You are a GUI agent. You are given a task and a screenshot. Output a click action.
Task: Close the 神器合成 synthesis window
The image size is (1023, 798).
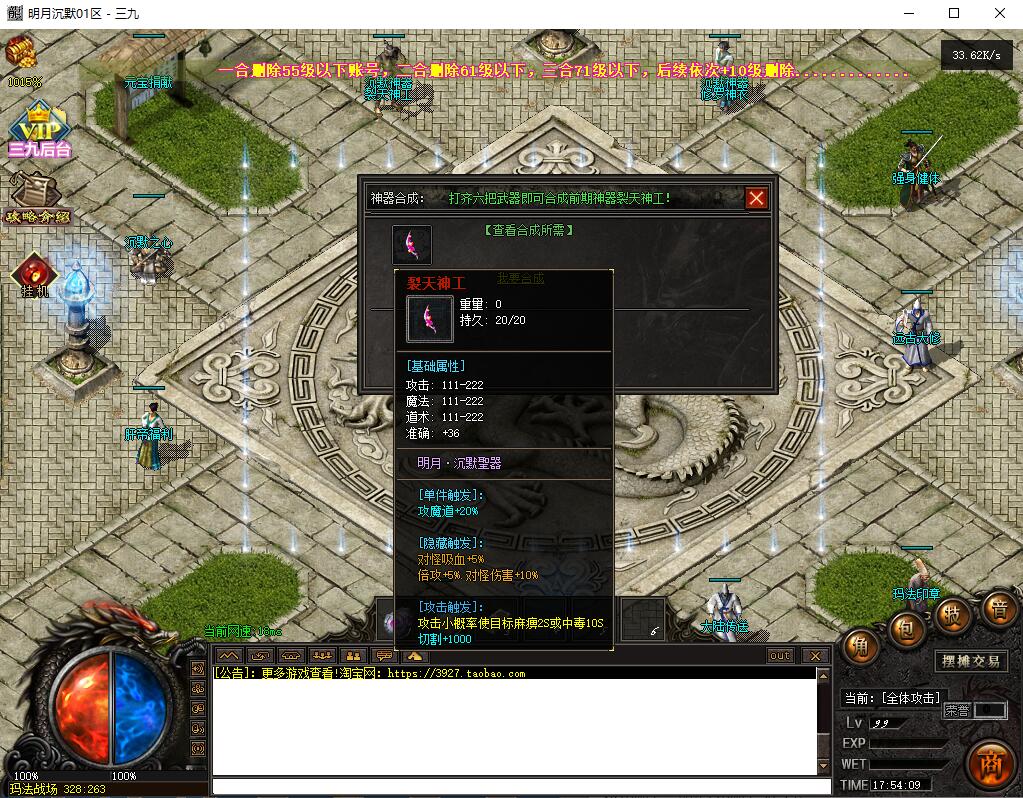click(756, 198)
